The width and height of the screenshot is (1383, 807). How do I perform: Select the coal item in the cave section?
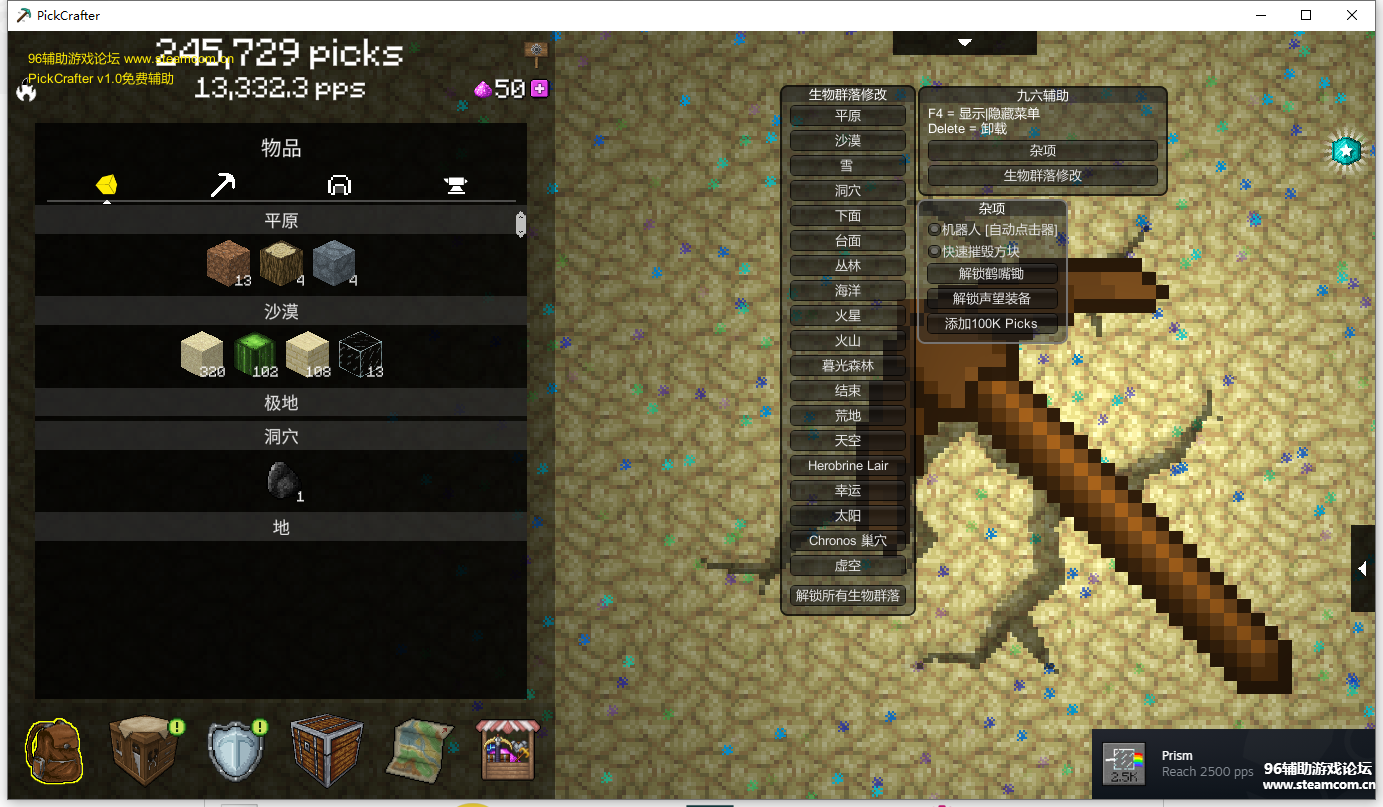point(282,480)
